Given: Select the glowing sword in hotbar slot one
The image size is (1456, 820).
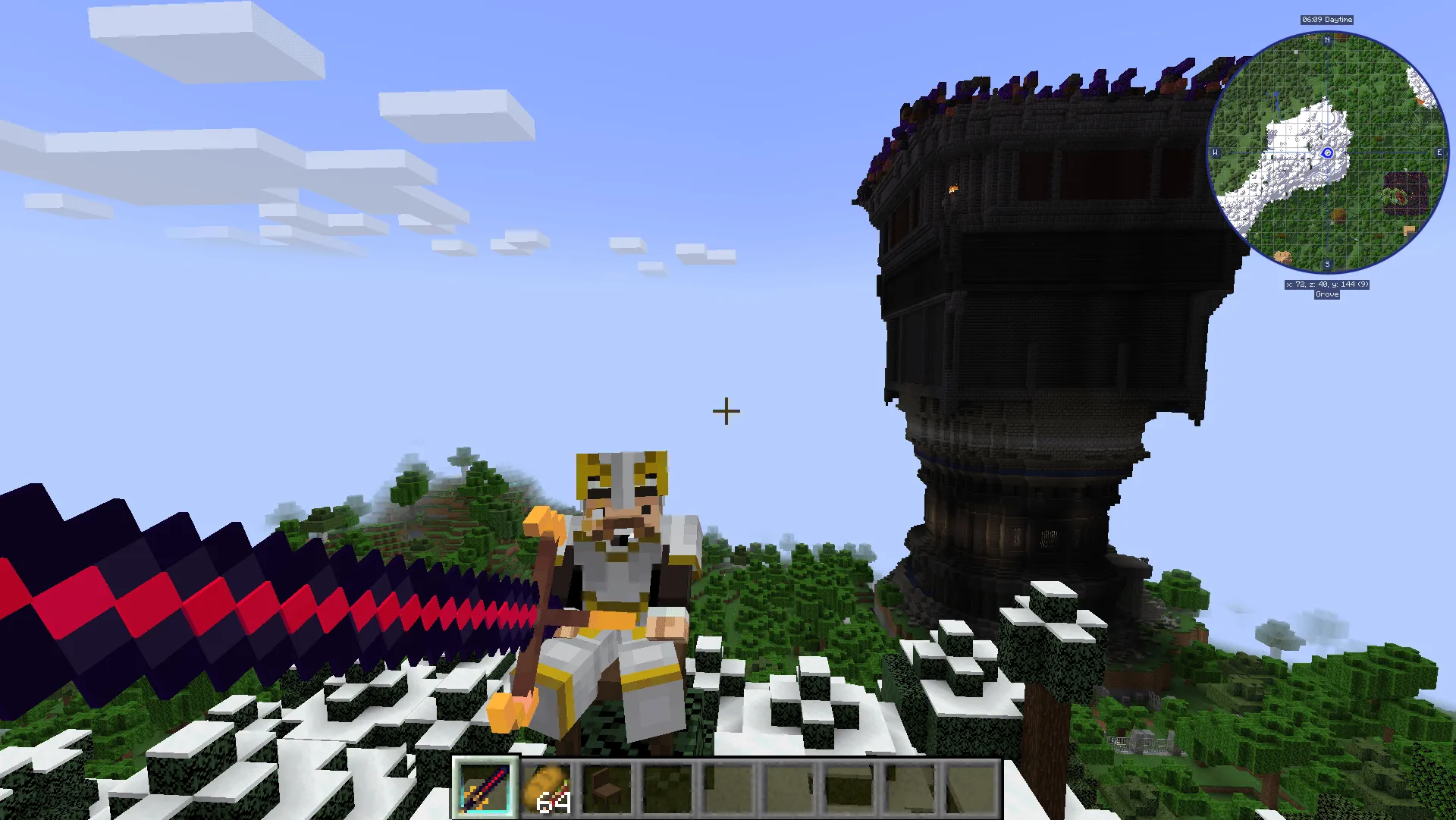Looking at the screenshot, I should (x=485, y=789).
